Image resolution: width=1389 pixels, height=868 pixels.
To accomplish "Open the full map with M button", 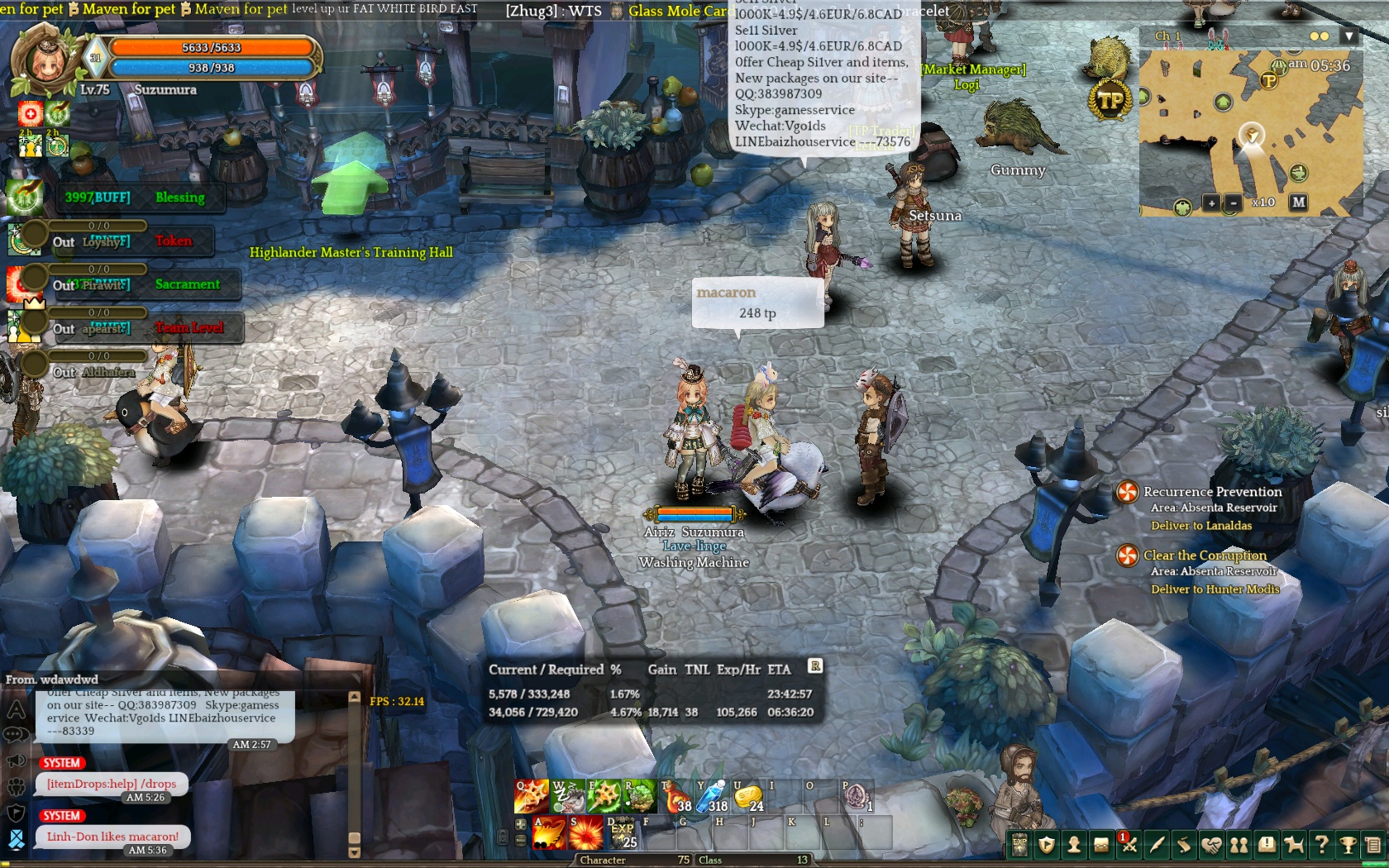I will [1299, 202].
